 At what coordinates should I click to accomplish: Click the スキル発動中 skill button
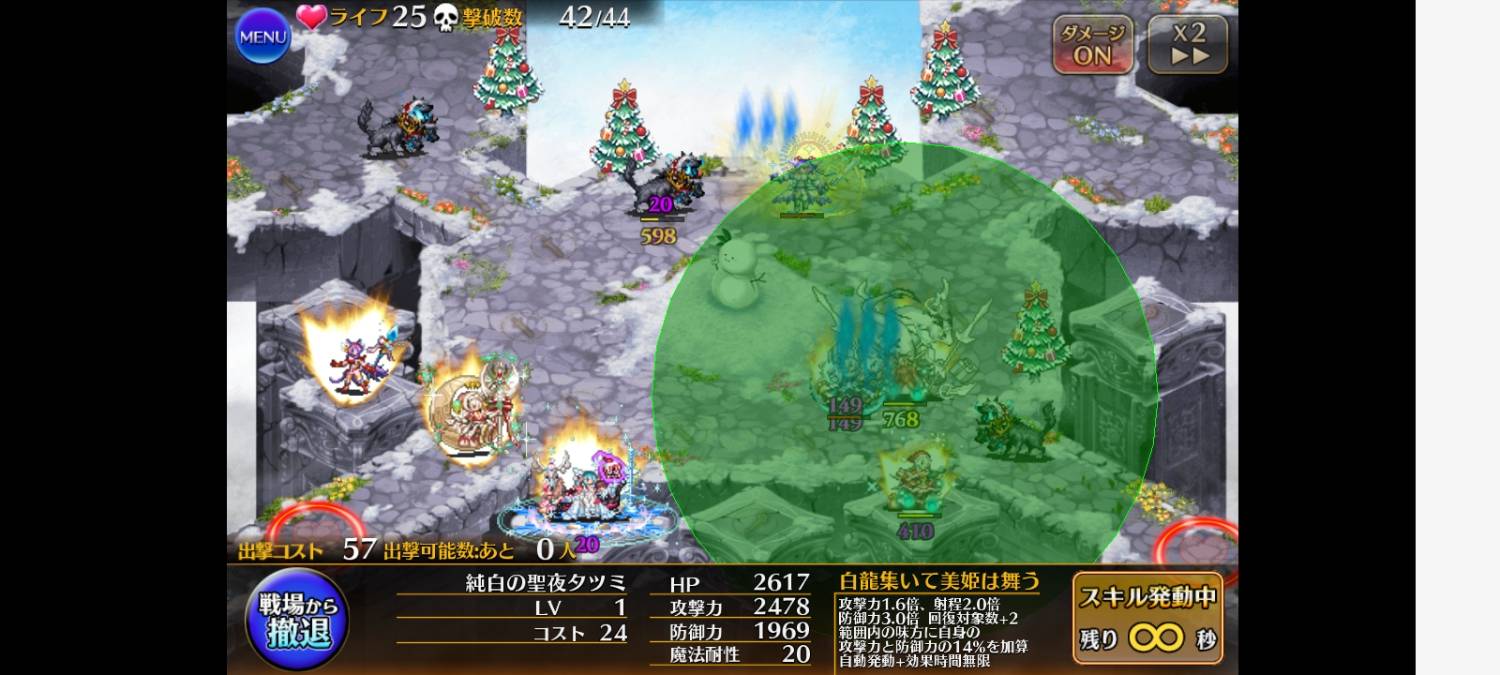pyautogui.click(x=1148, y=618)
